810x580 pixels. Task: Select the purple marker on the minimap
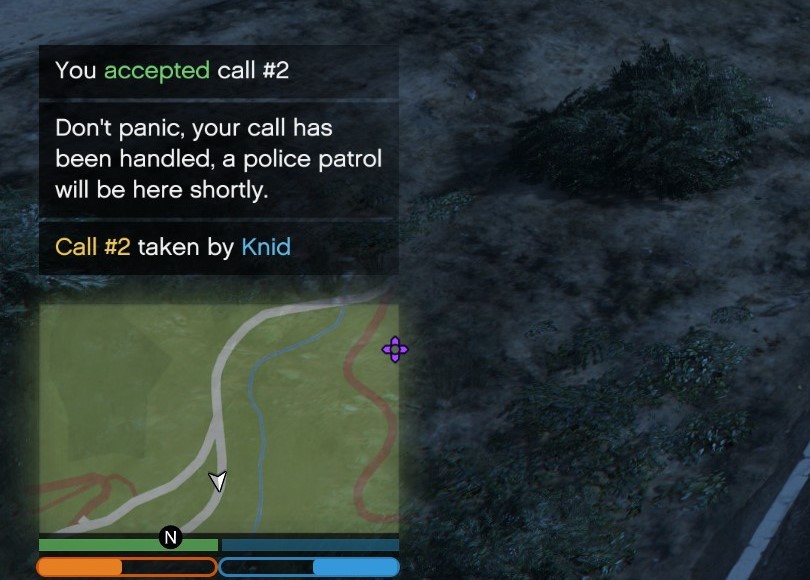395,349
